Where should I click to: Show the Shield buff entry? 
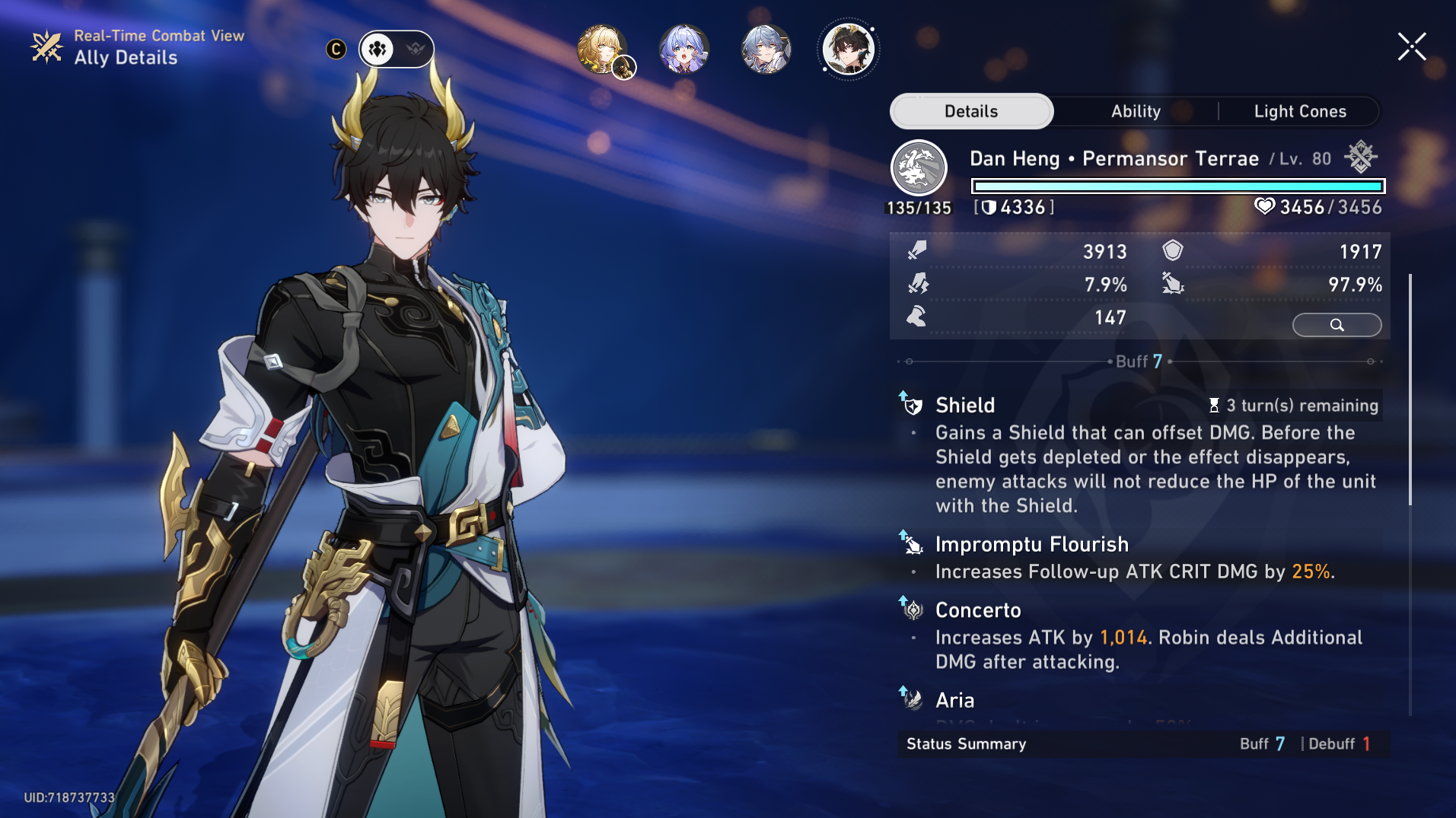(x=965, y=406)
